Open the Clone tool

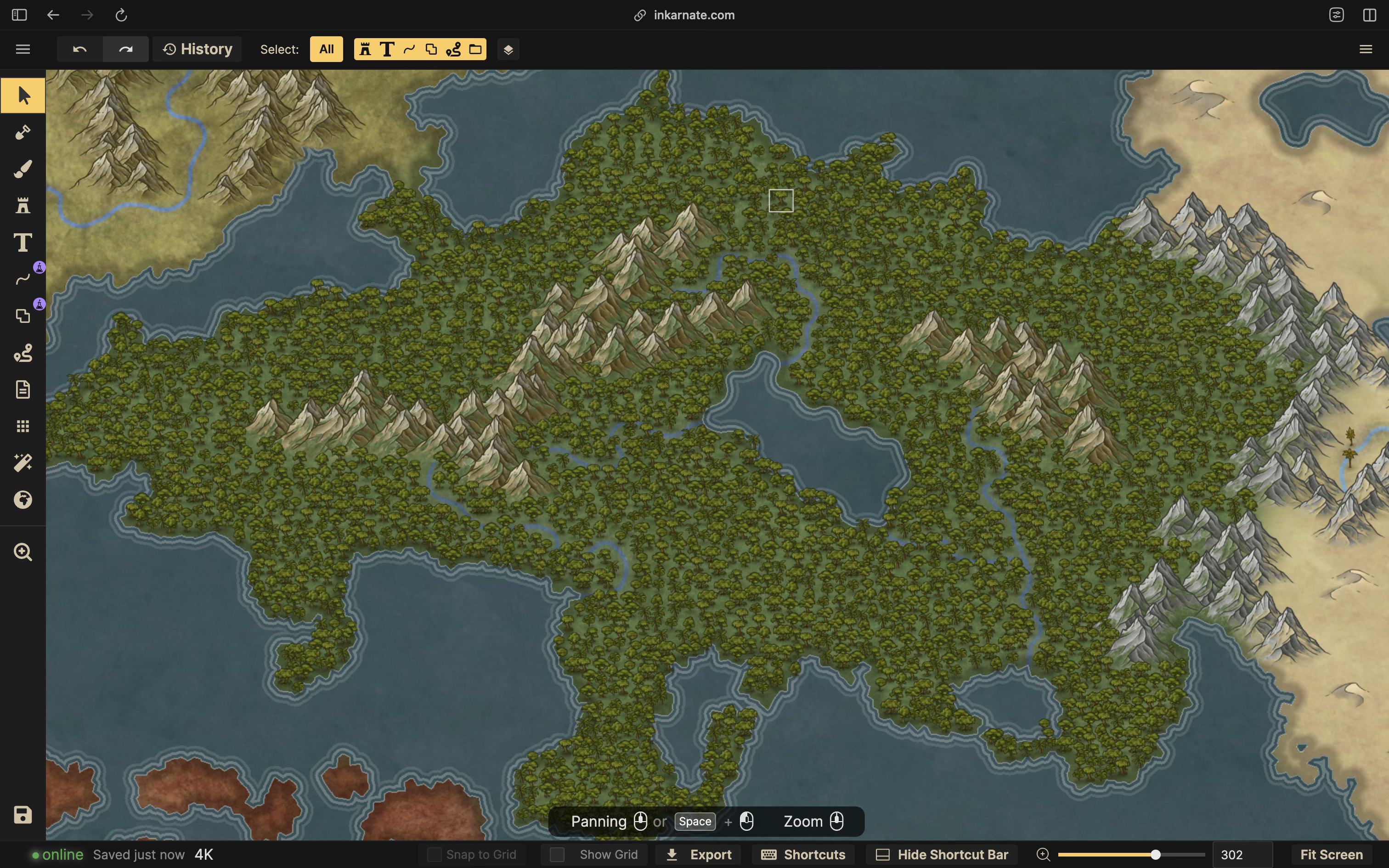point(23,316)
